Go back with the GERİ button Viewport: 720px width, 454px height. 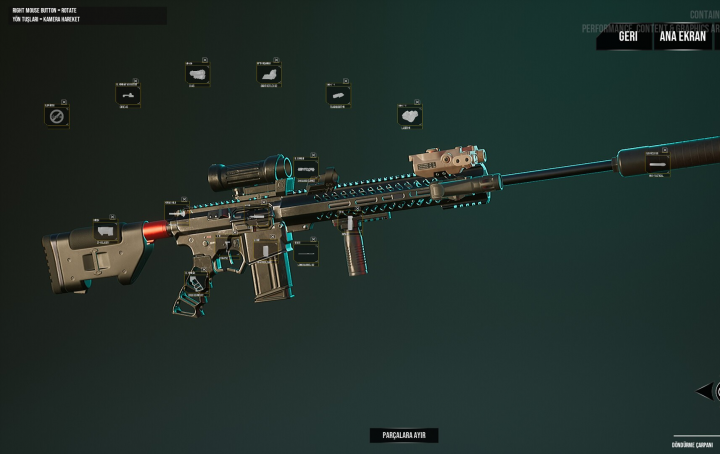(x=628, y=37)
